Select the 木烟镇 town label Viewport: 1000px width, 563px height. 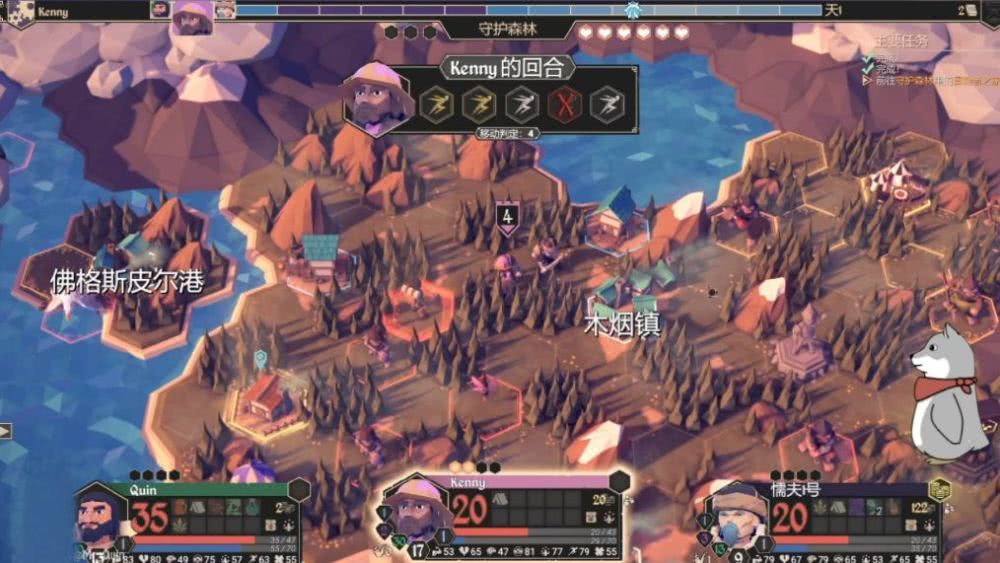[622, 325]
